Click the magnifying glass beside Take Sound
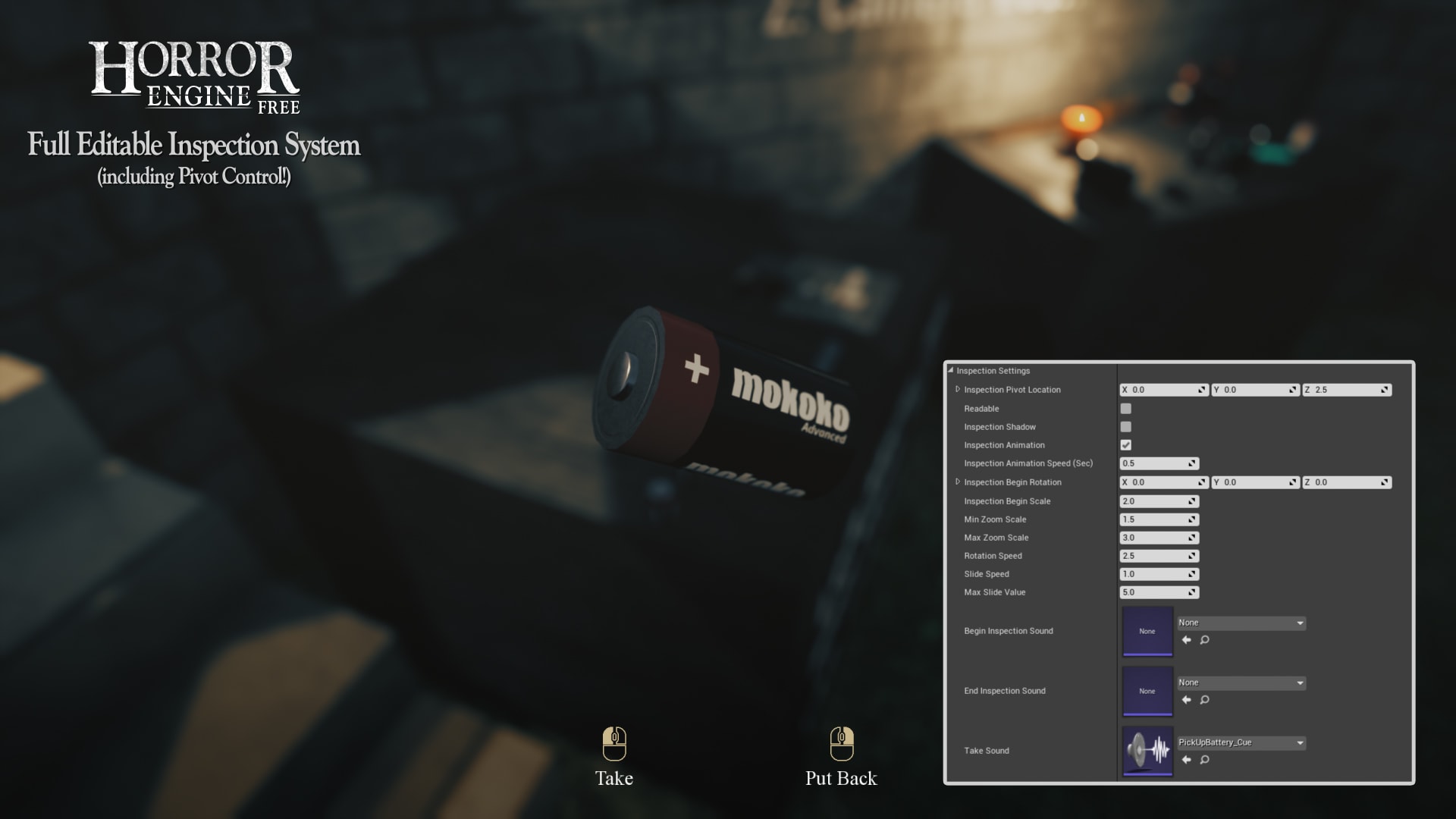This screenshot has height=819, width=1456. [x=1205, y=759]
